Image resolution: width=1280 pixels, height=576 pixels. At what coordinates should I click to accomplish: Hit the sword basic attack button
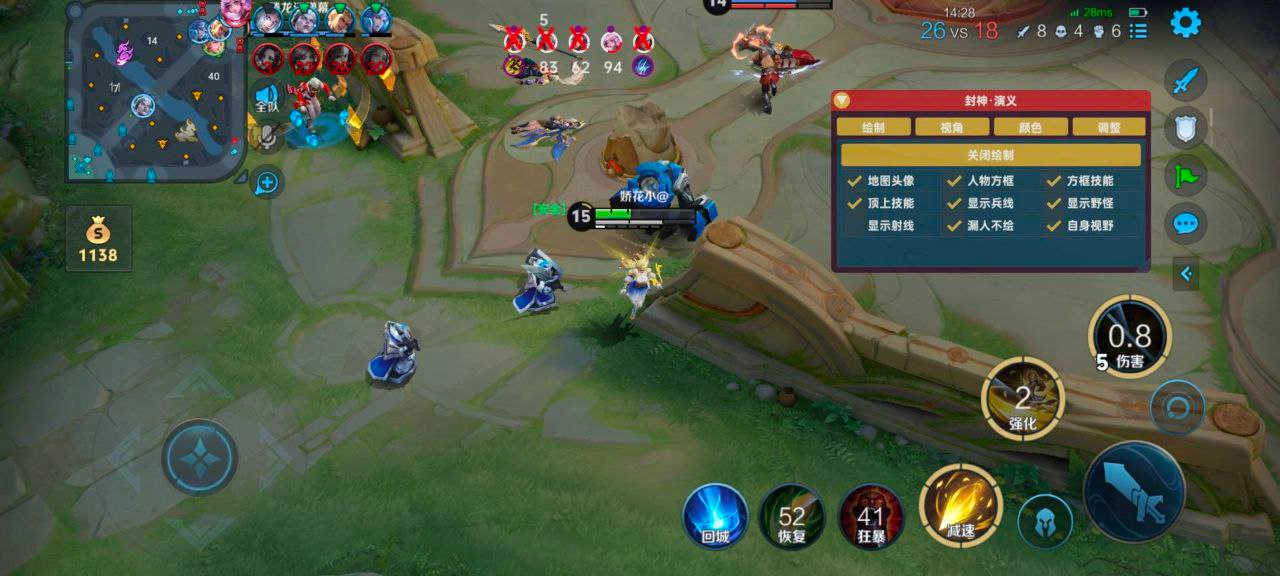point(1134,491)
